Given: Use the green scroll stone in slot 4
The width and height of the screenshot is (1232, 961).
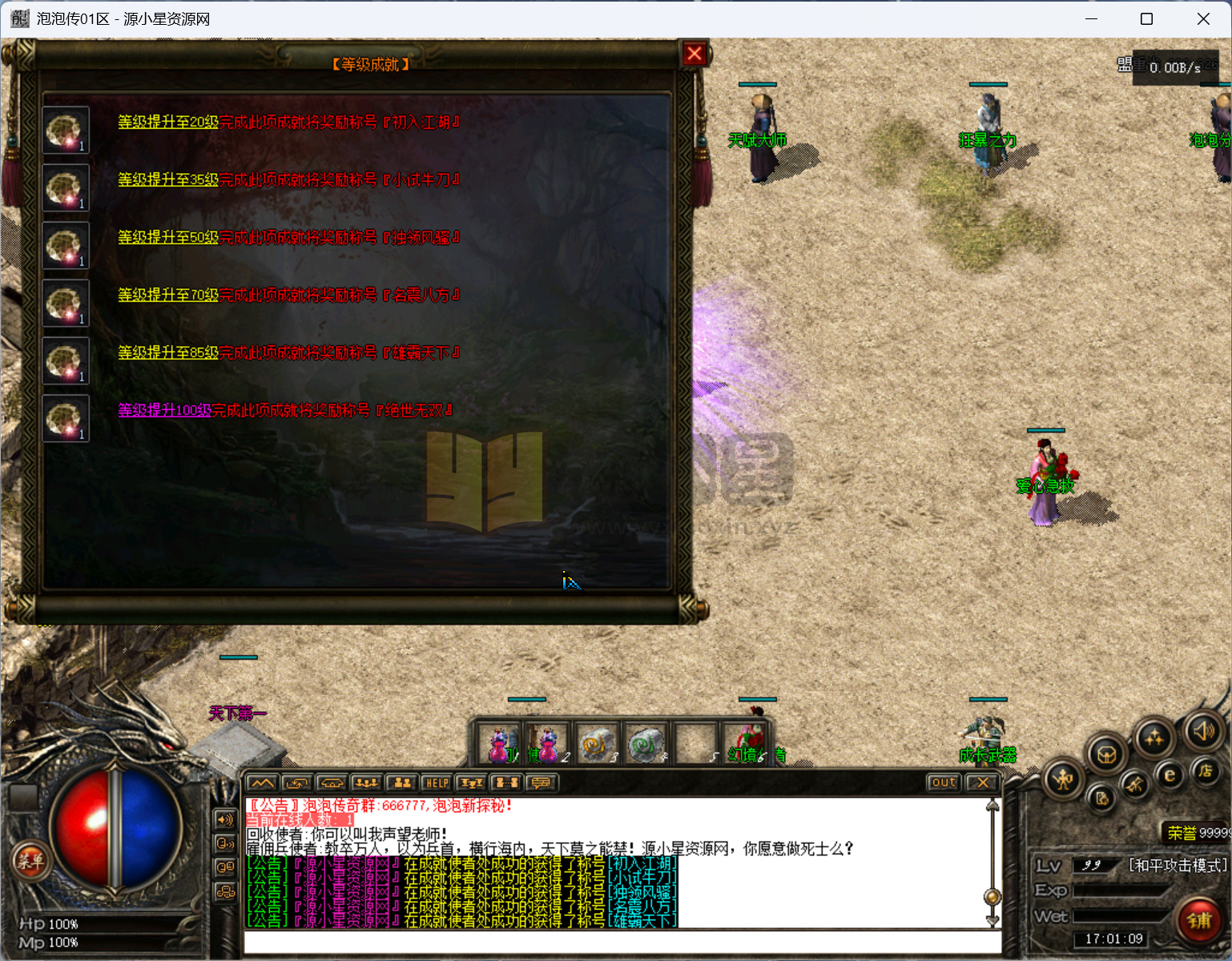Looking at the screenshot, I should coord(646,744).
